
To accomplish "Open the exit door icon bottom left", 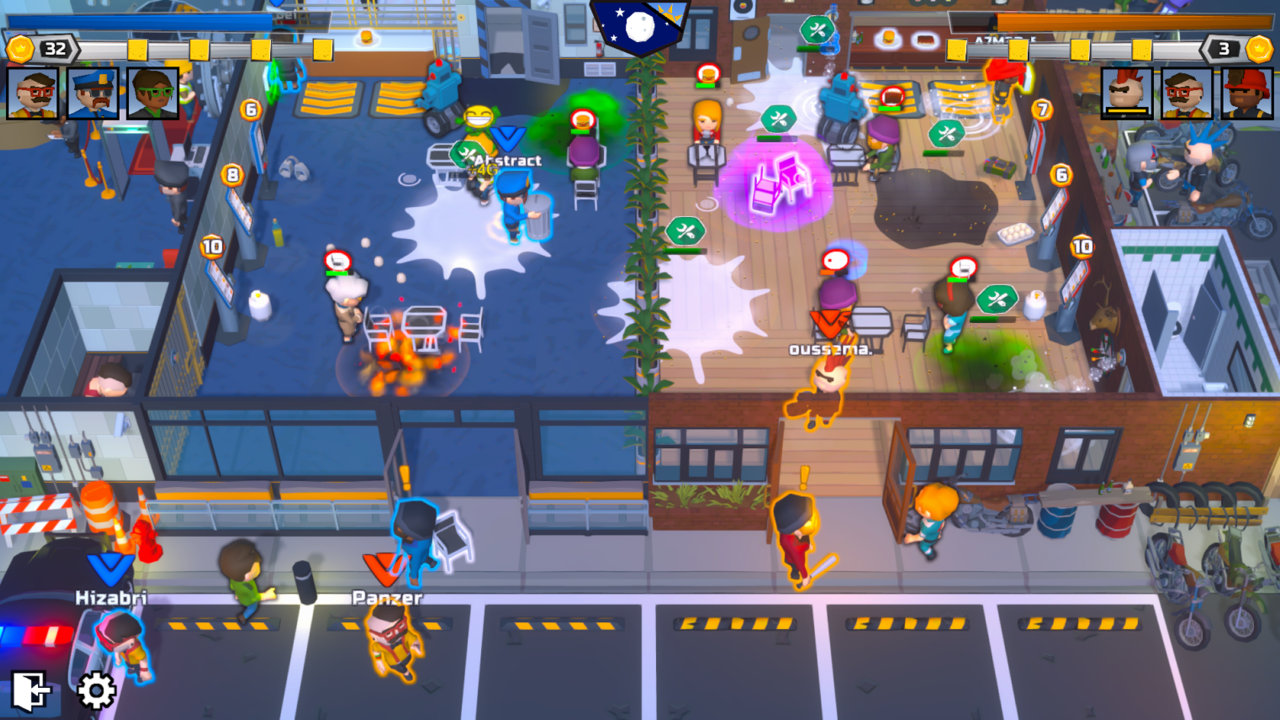I will click(30, 689).
